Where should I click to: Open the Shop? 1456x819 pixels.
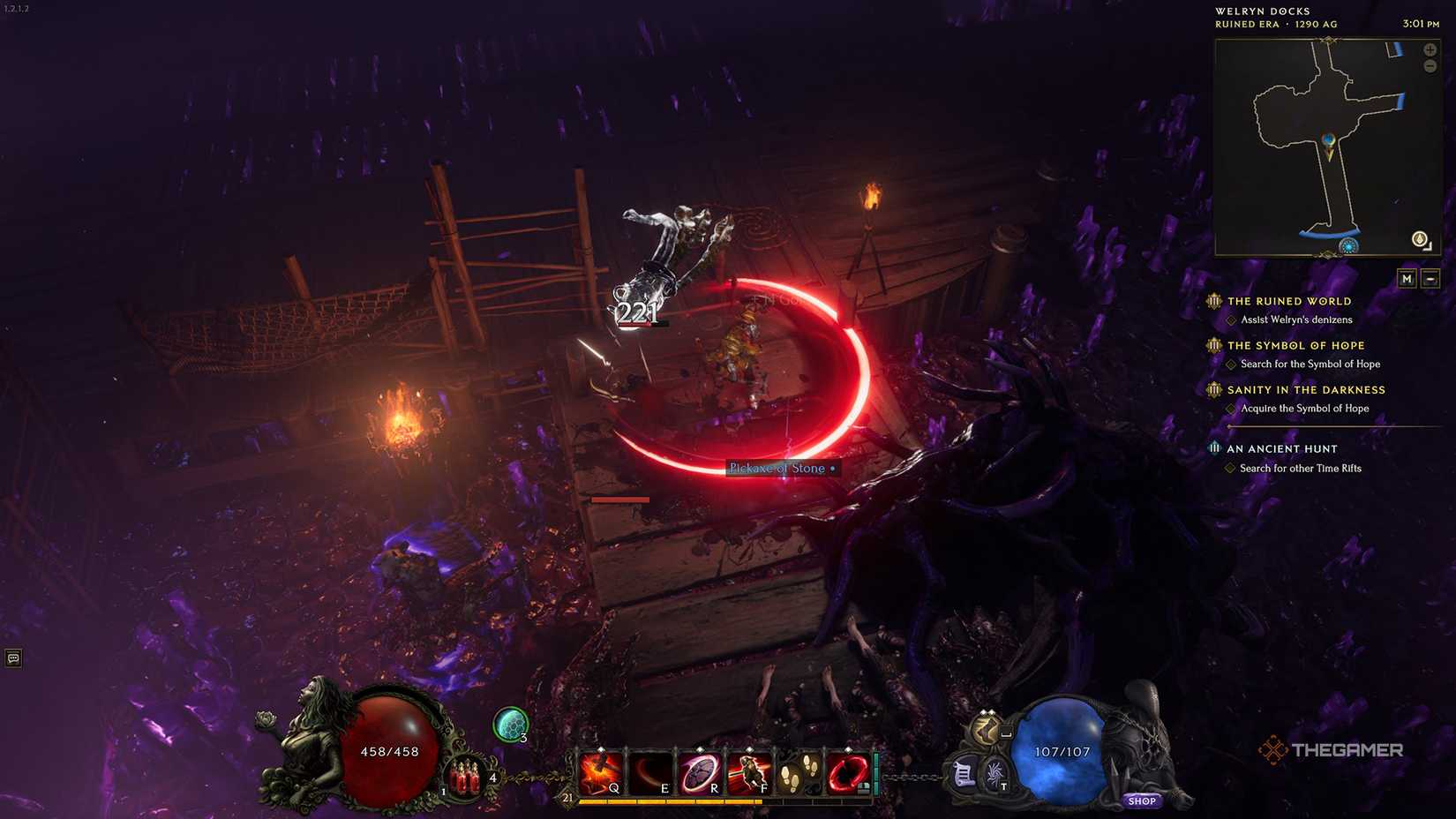click(1143, 800)
